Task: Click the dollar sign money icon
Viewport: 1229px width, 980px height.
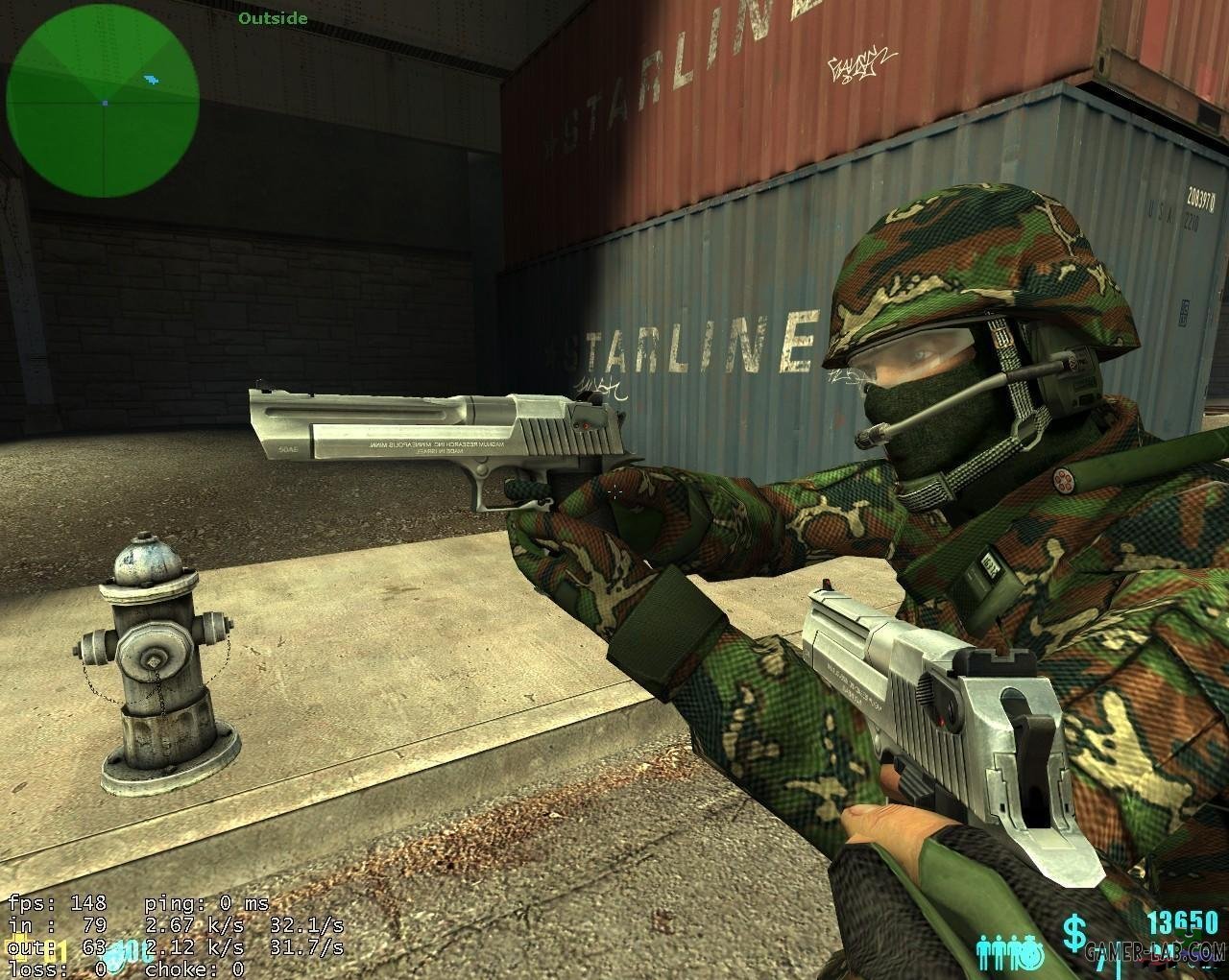Action: 1073,930
